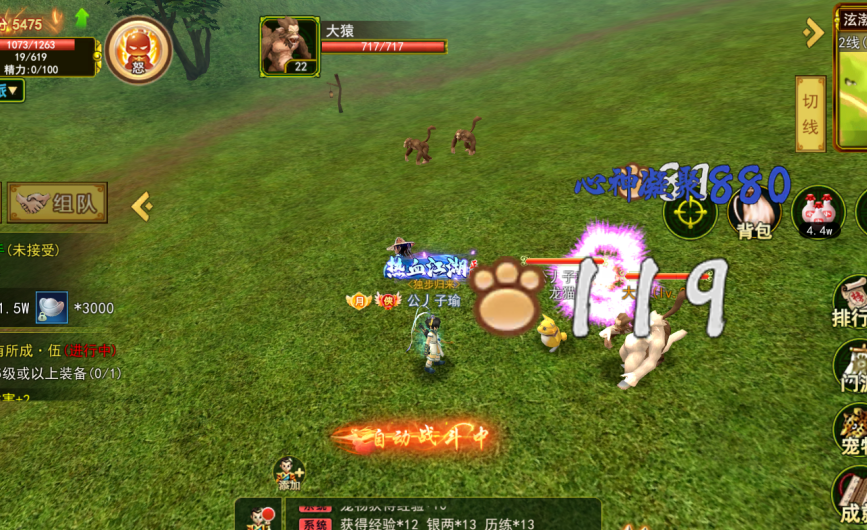Open the 门派 sect menu
Screen dimensions: 867x530
click(851, 364)
